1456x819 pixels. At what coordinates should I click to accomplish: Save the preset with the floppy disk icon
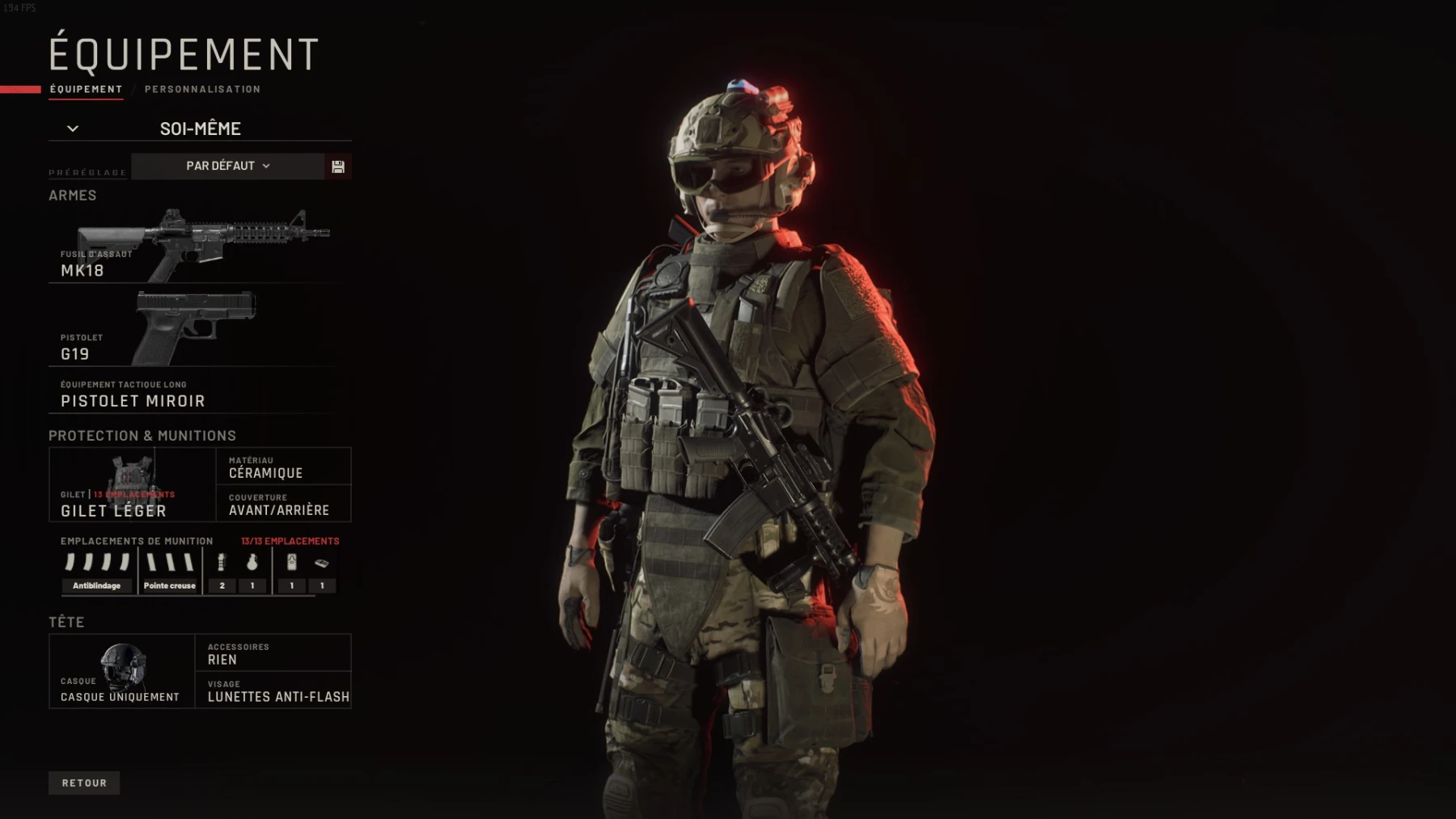(338, 167)
